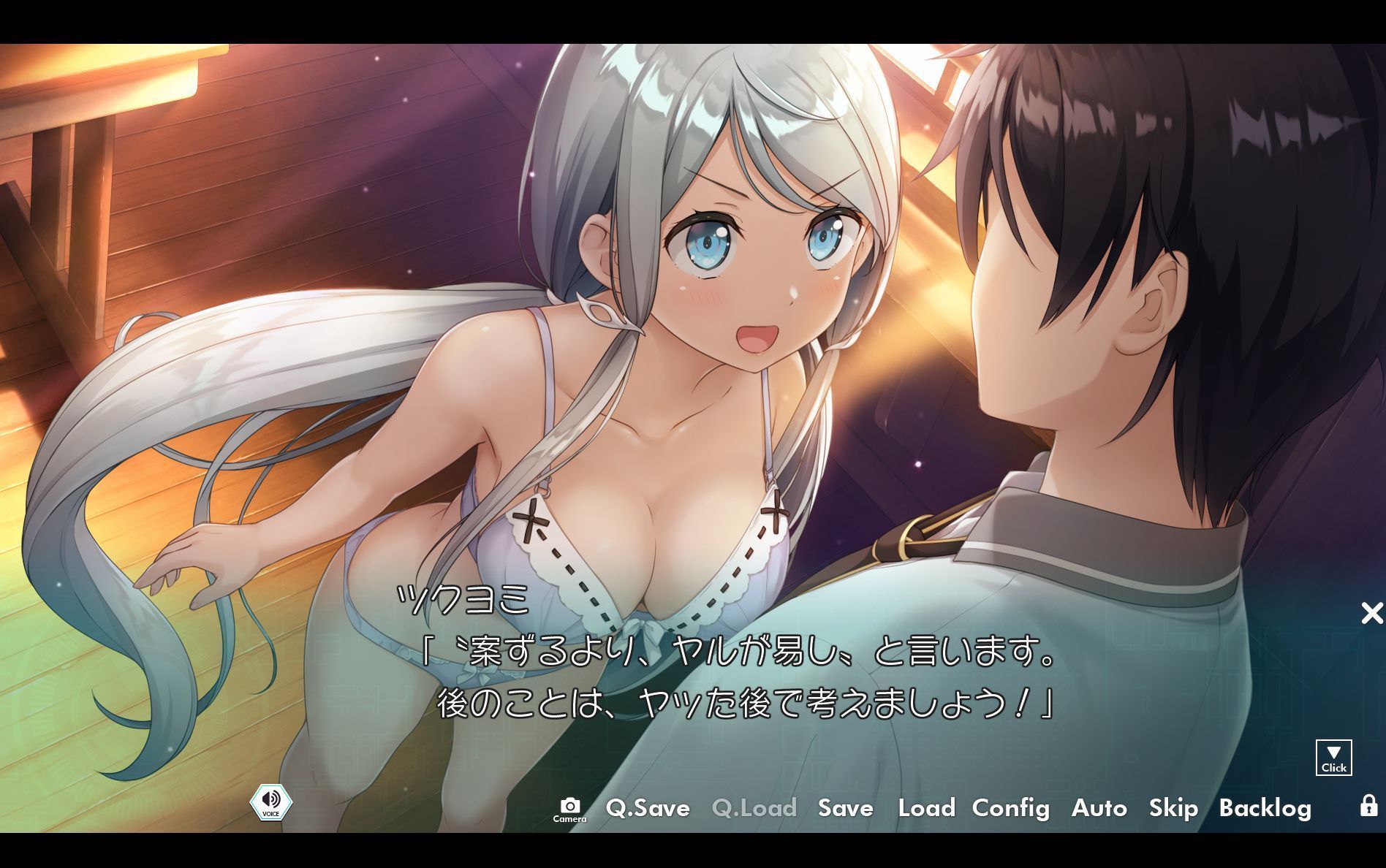Viewport: 1386px width, 868px height.
Task: Enable Auto read mode
Action: click(1099, 809)
